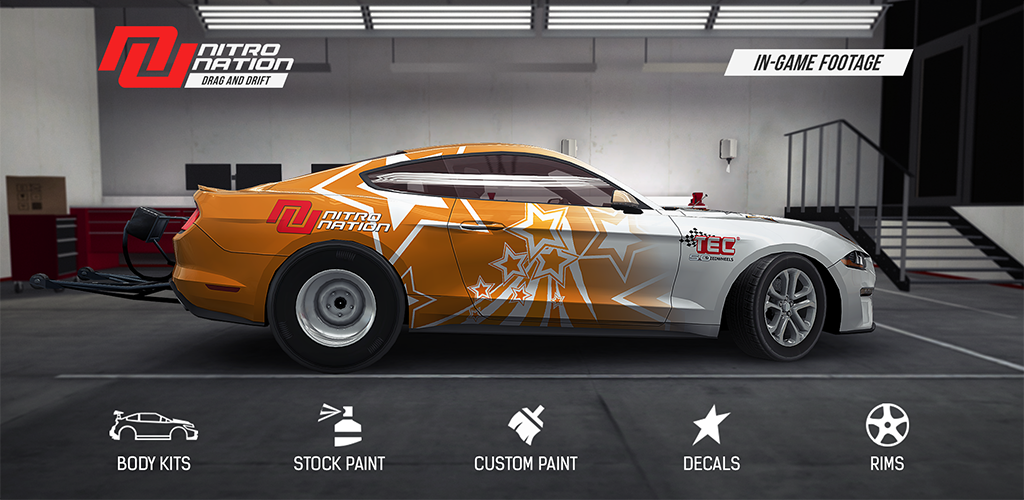The width and height of the screenshot is (1024, 500).
Task: Switch to the Rims wheel category
Action: coord(887,438)
